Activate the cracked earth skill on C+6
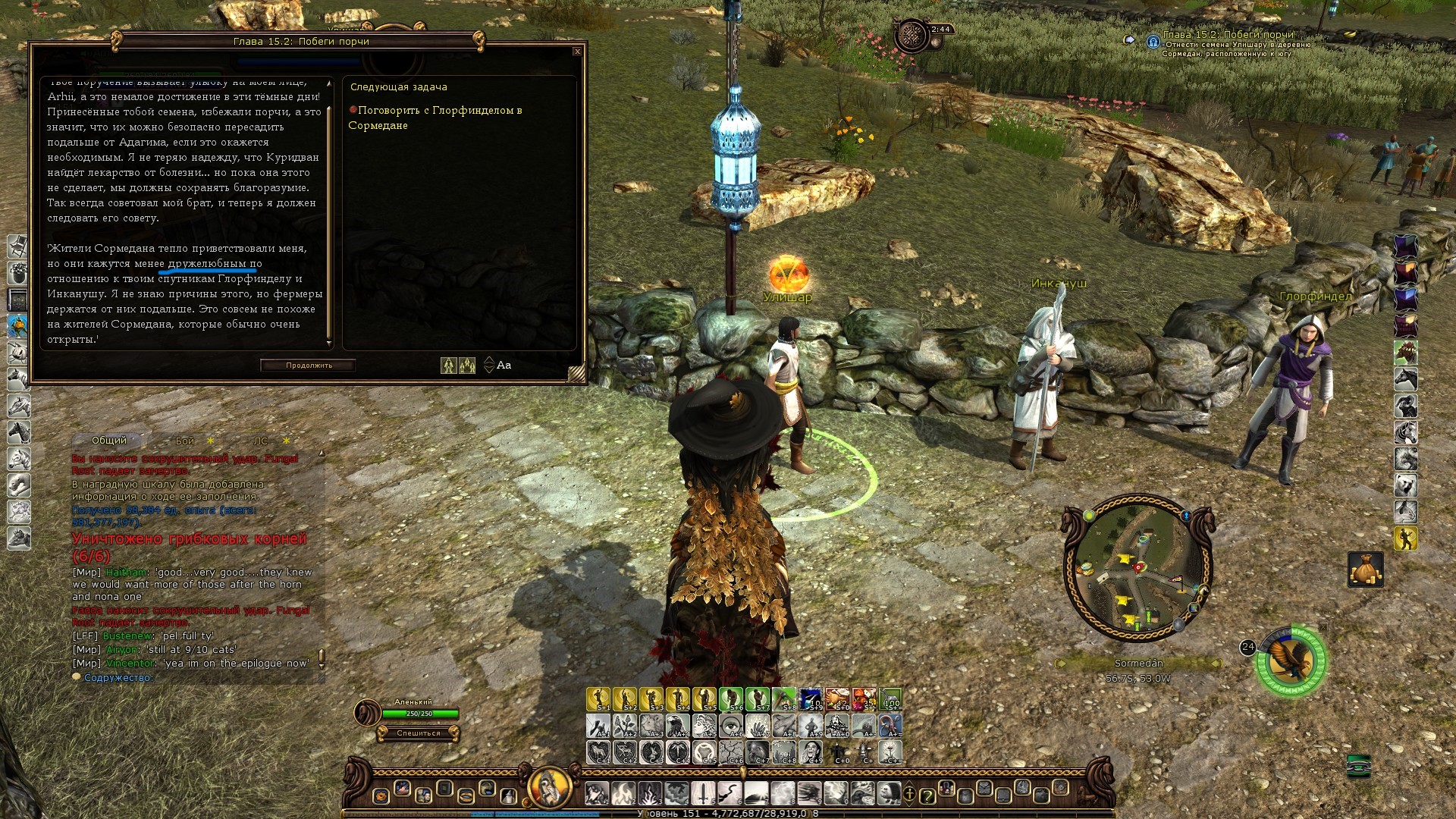Image resolution: width=1456 pixels, height=819 pixels. pos(731,752)
